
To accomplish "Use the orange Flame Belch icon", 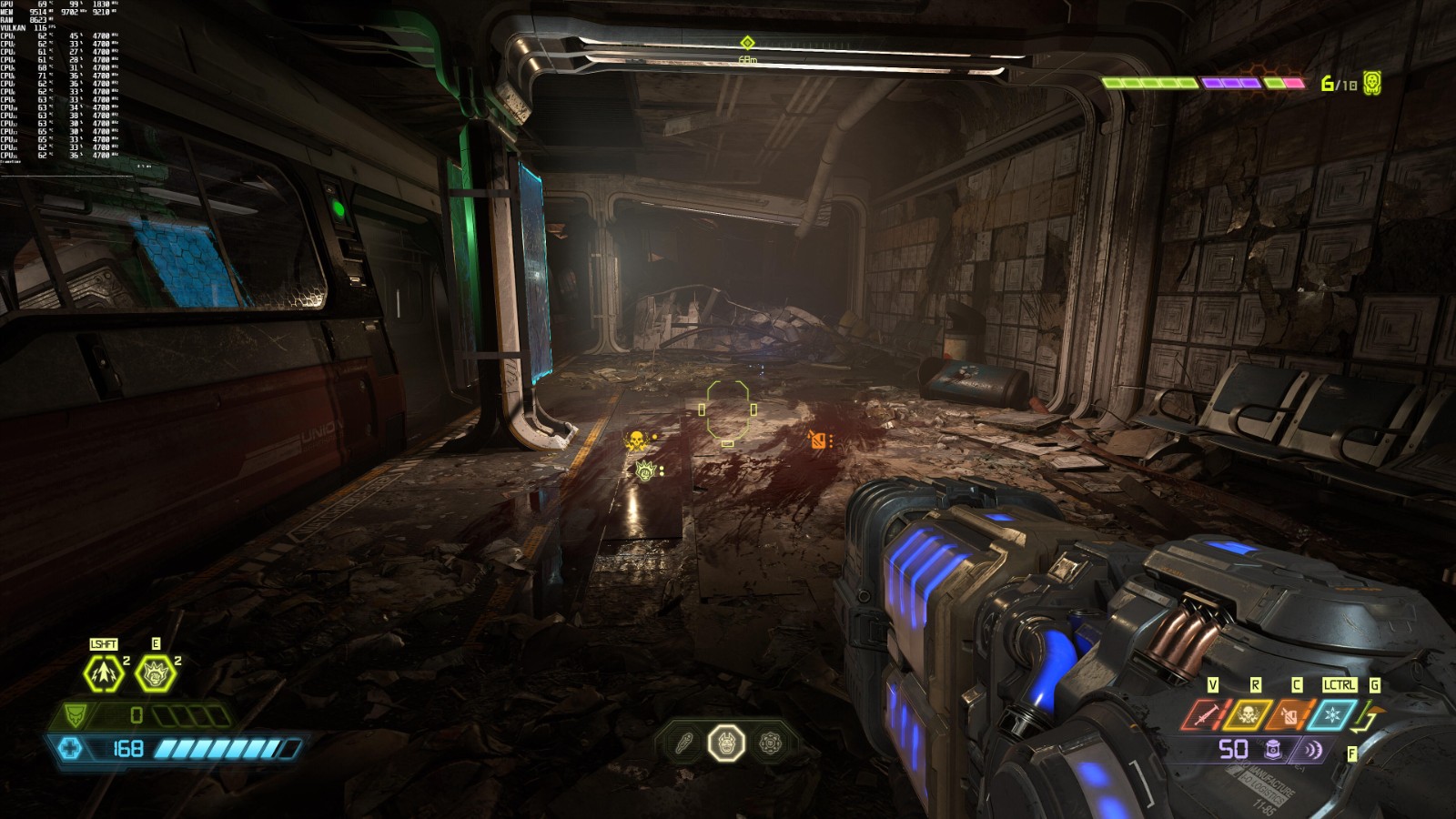I will coord(1290,715).
